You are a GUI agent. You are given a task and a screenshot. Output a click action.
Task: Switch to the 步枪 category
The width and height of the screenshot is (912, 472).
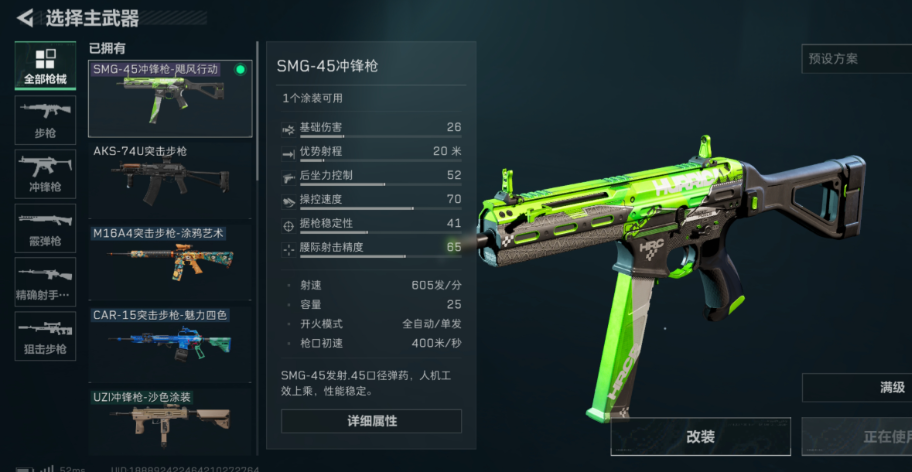click(45, 120)
